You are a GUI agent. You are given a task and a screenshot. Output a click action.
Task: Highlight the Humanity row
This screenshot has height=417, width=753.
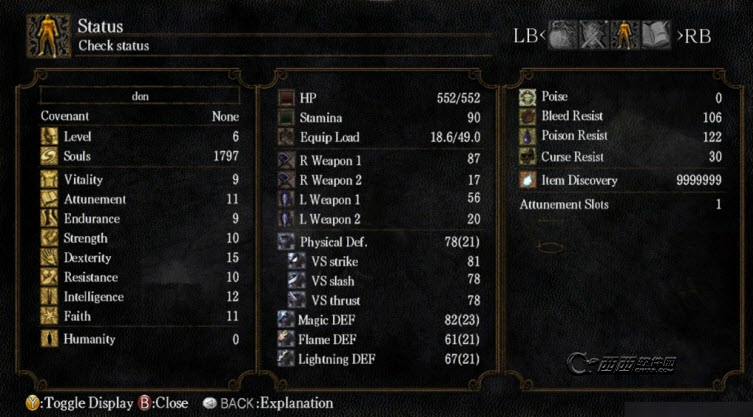(x=140, y=339)
